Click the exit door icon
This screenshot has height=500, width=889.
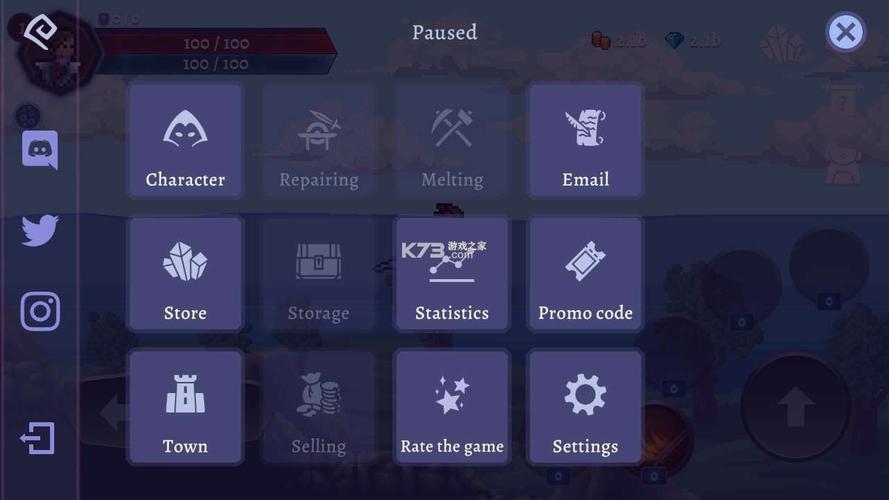(38, 438)
